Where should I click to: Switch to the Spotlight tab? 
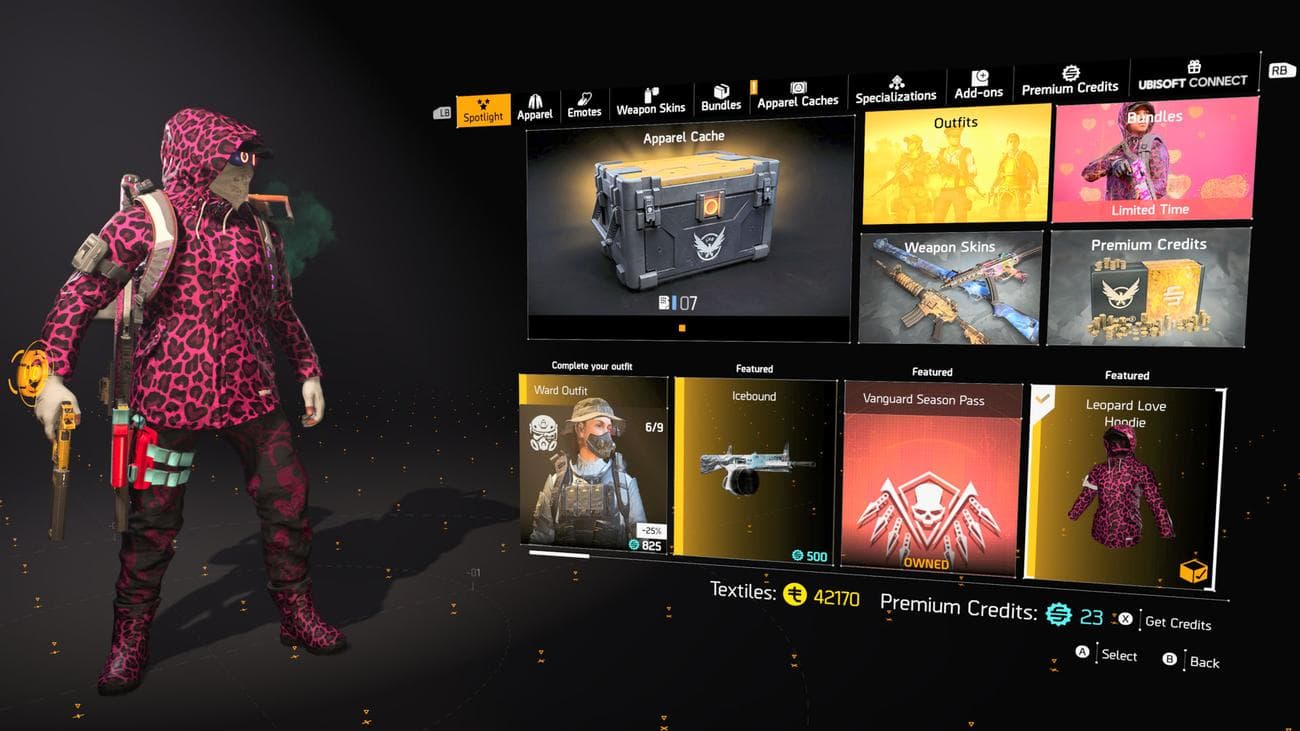pos(483,111)
